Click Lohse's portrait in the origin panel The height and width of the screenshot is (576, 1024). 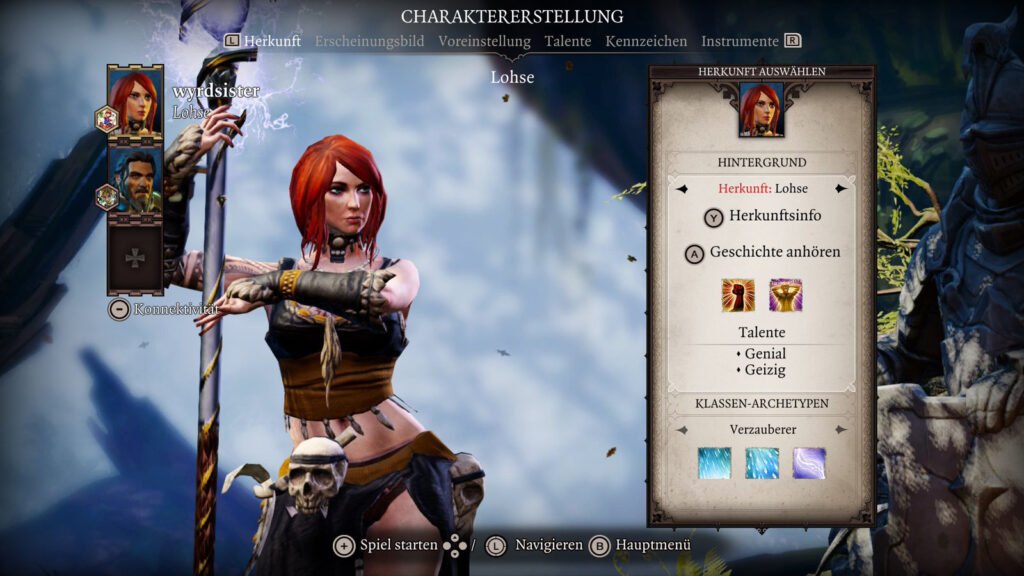pos(761,109)
